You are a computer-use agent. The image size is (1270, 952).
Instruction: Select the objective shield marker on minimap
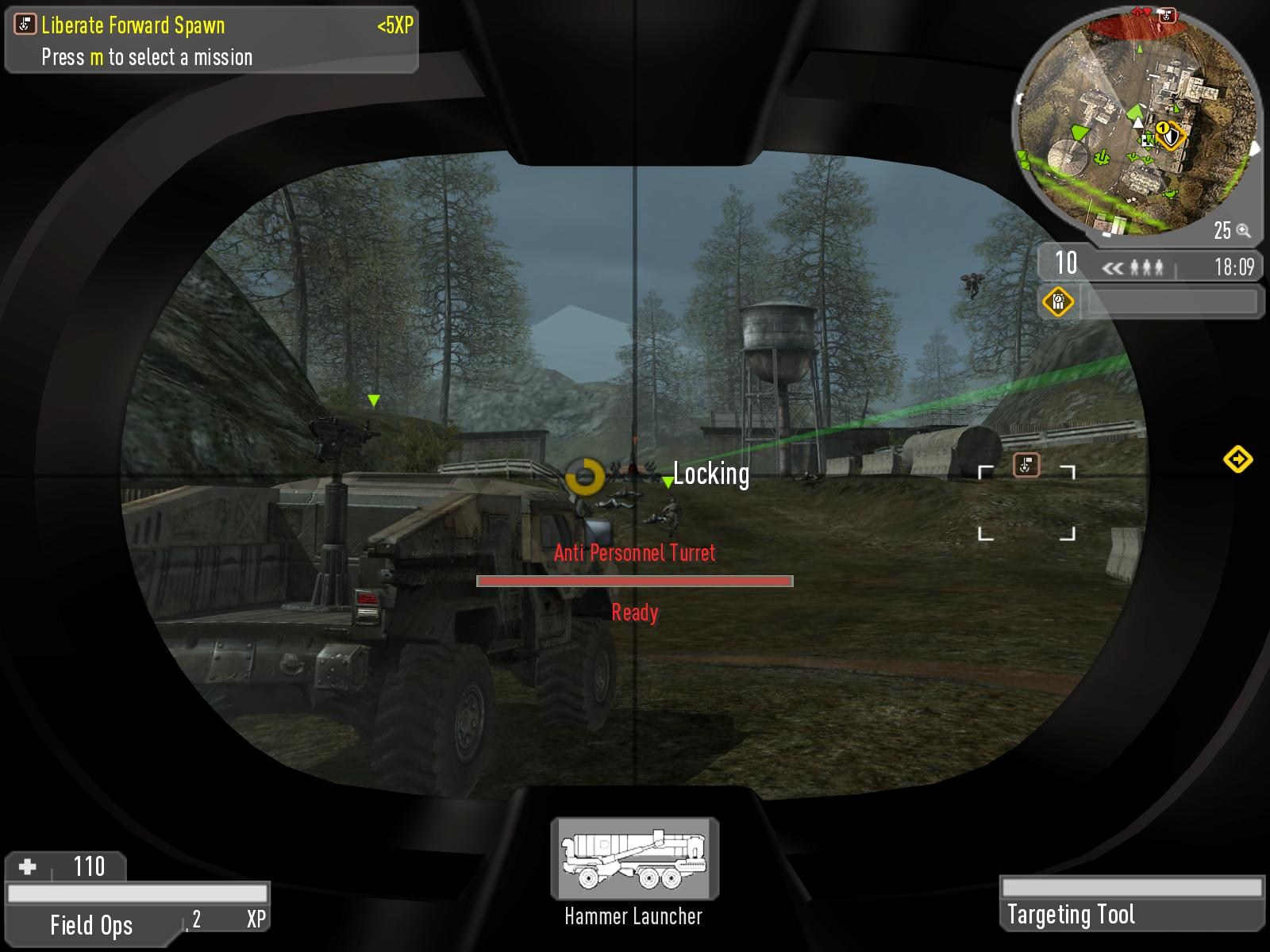1171,136
